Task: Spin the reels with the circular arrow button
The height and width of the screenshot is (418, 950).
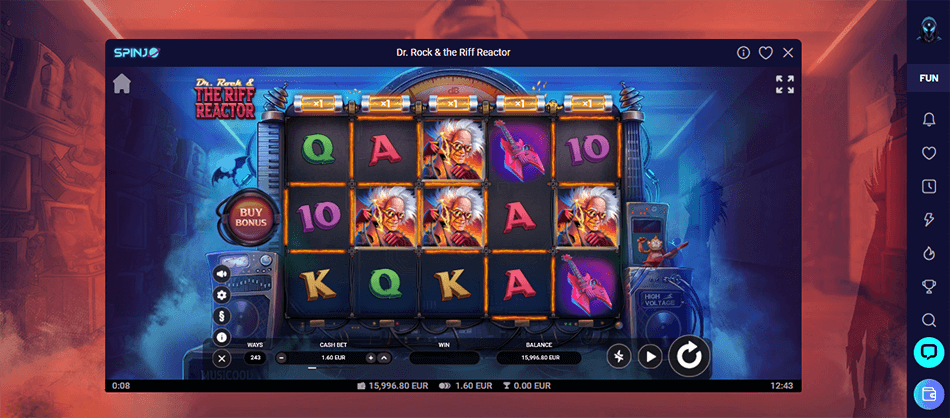Action: tap(689, 355)
